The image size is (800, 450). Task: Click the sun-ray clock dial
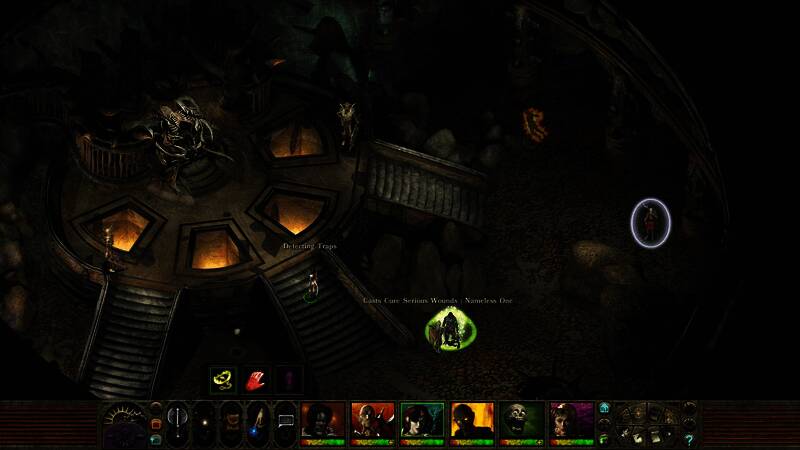124,418
